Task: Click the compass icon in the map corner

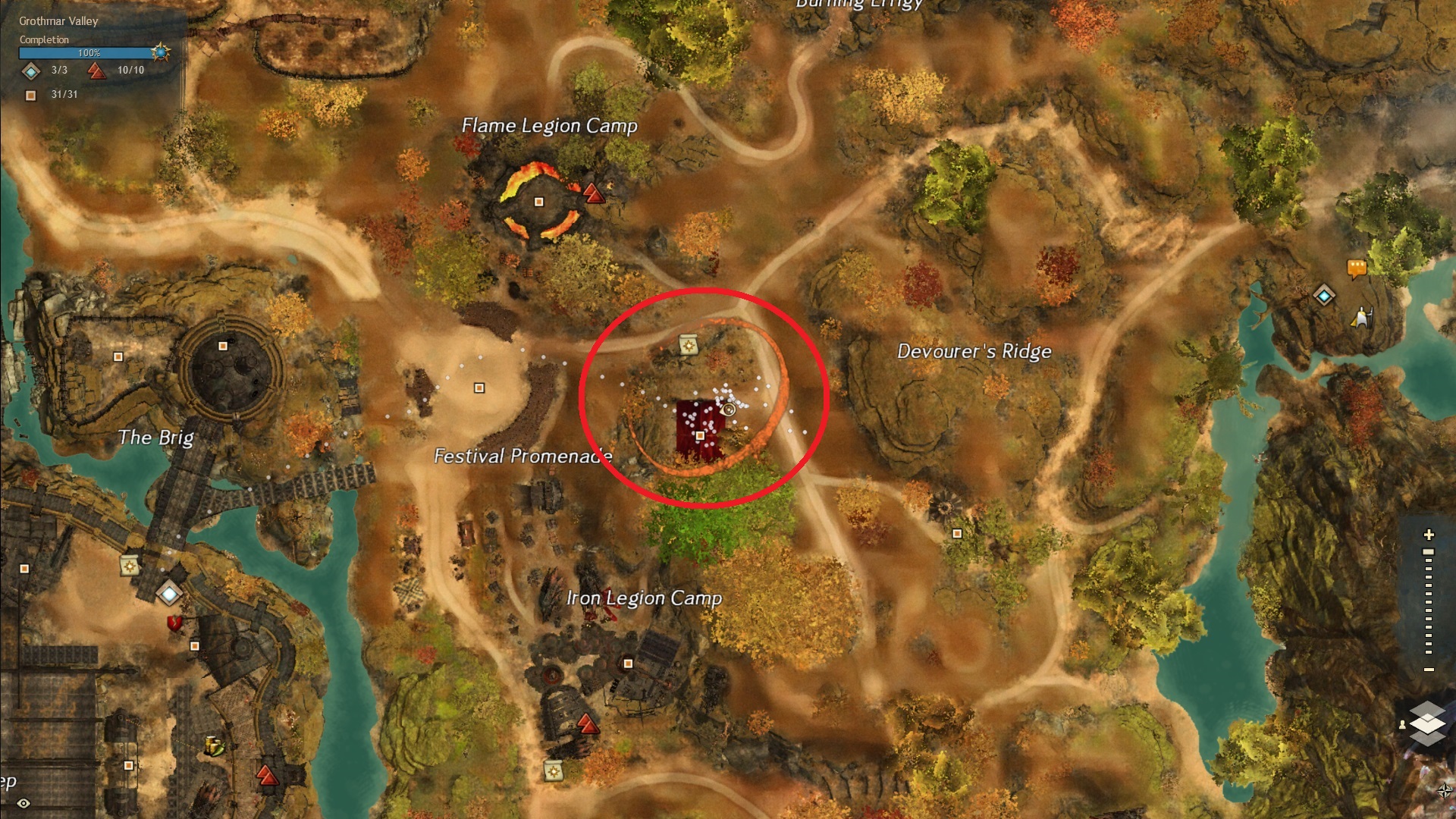Action: click(x=1445, y=790)
